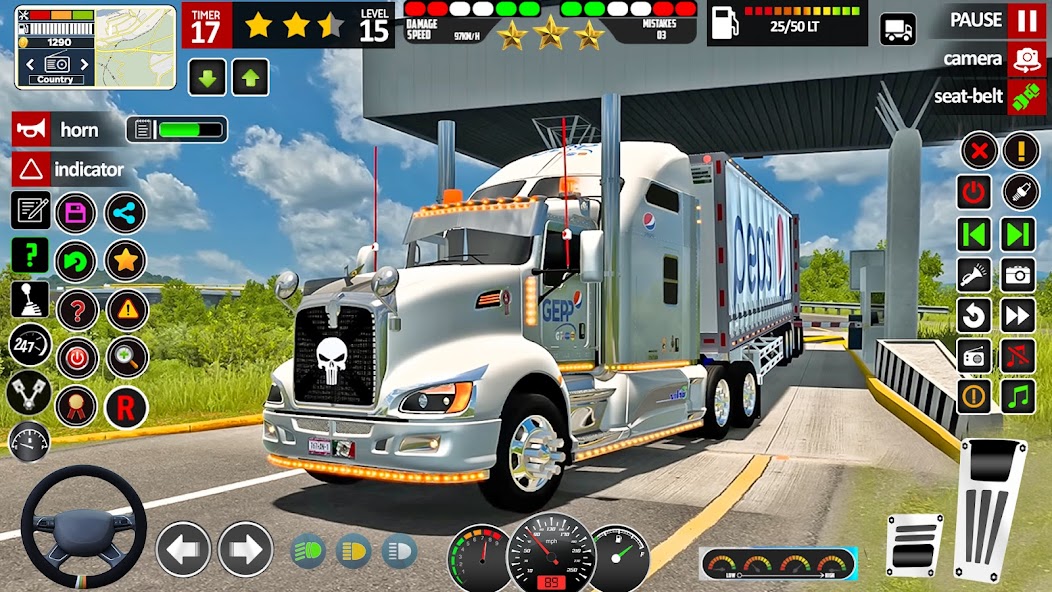Click the green down arrow button
1052x592 pixels.
coord(207,77)
